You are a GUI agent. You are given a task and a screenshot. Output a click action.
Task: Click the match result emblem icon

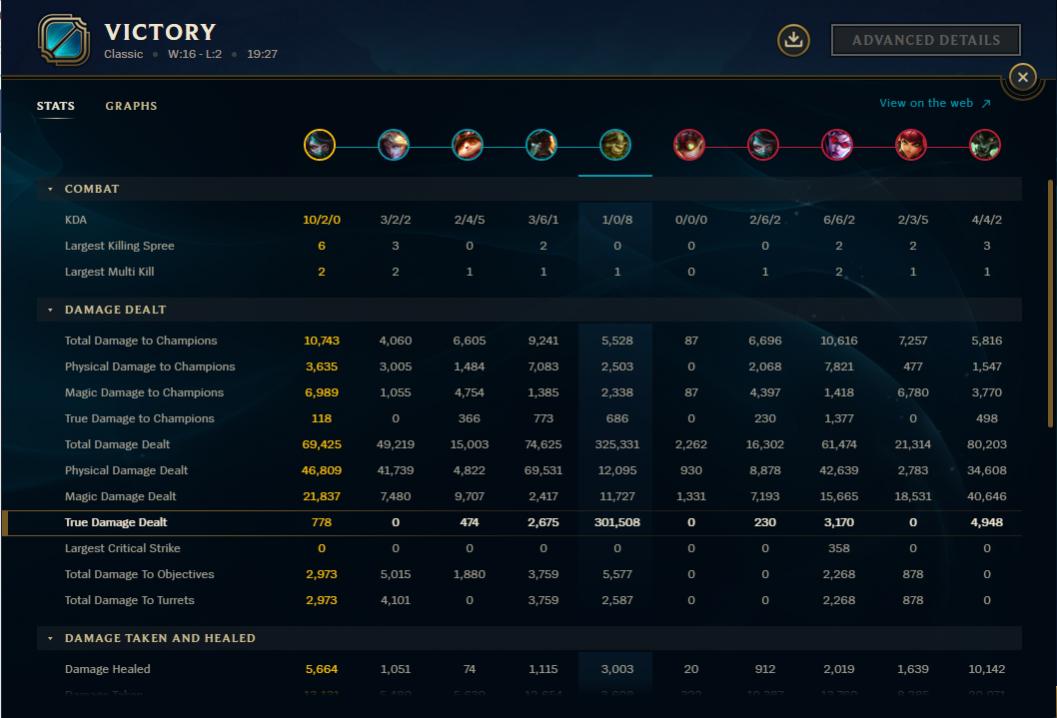(x=63, y=40)
